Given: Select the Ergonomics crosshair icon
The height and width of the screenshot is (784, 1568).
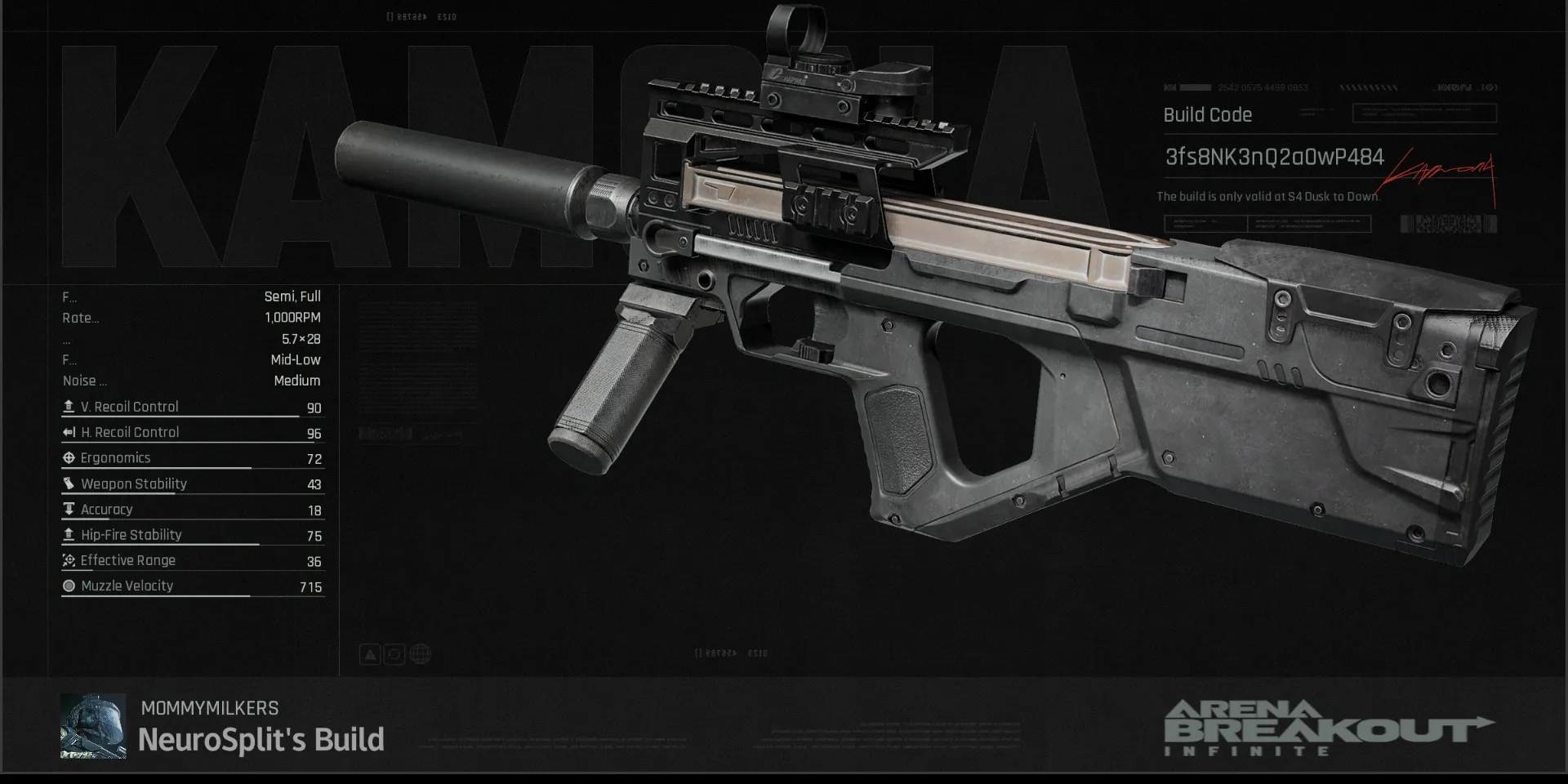Looking at the screenshot, I should click(x=69, y=457).
